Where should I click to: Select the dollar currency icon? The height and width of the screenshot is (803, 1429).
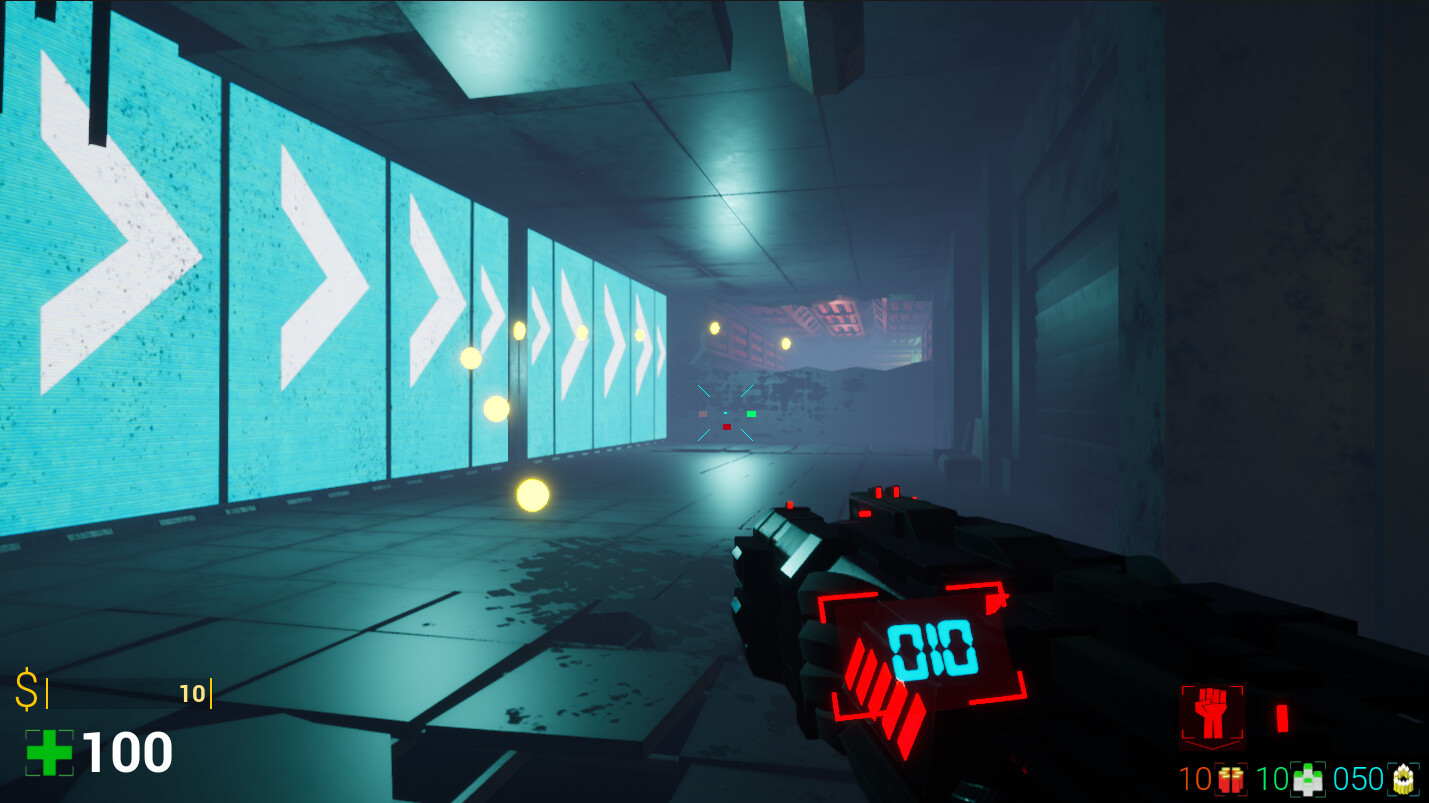point(27,687)
